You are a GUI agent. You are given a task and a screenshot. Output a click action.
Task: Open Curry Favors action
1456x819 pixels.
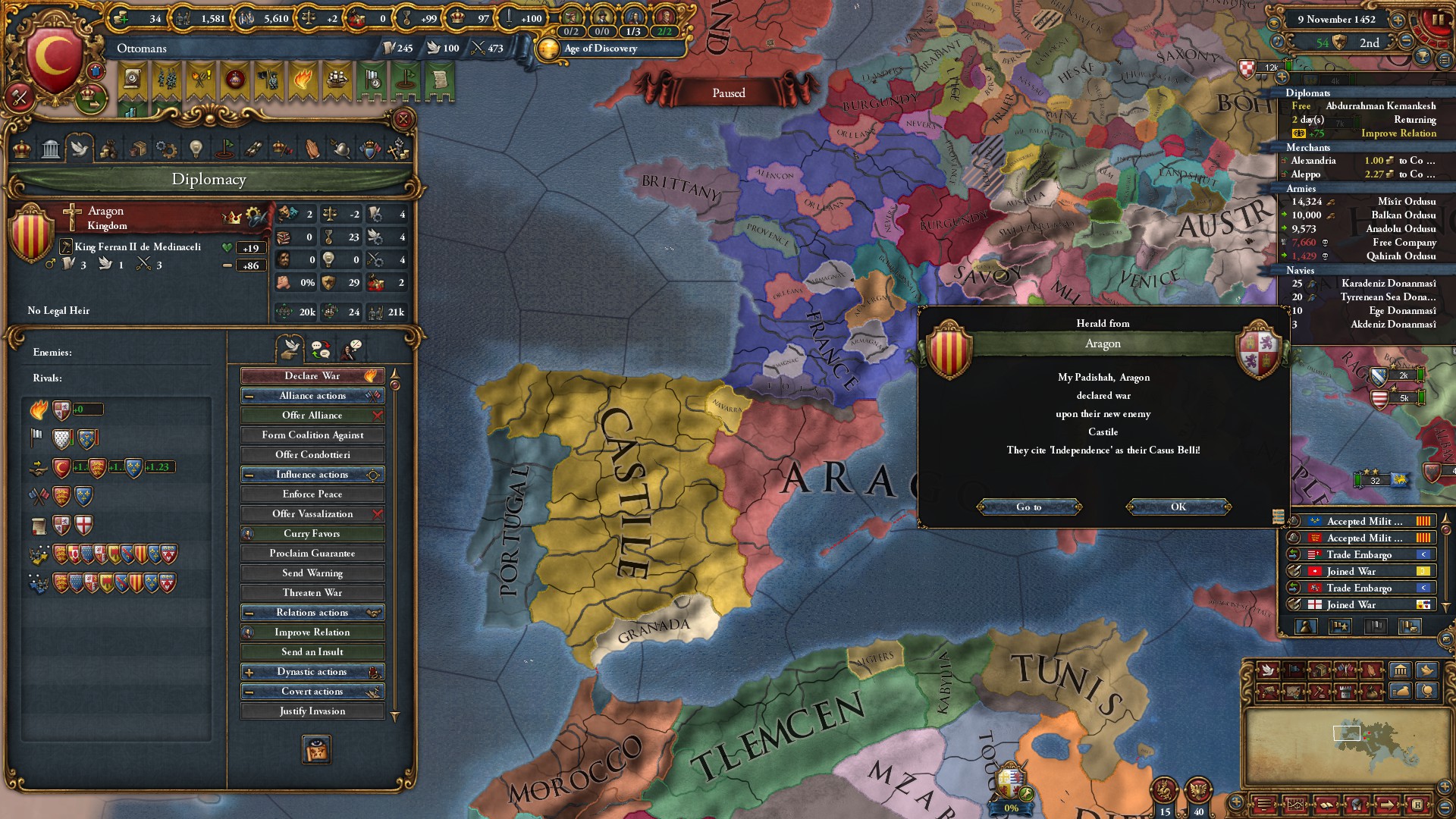(312, 533)
